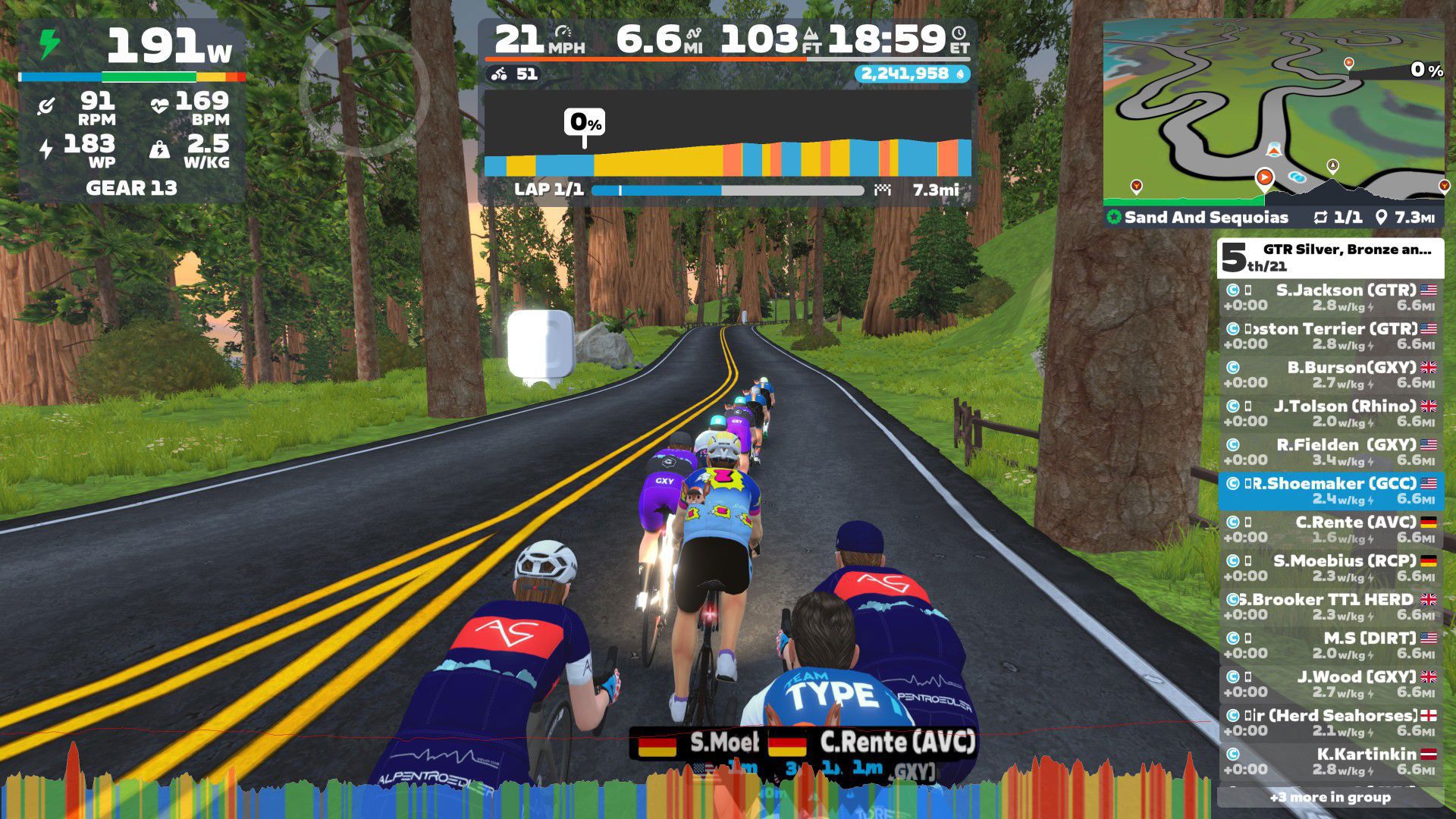Choose S.Moebius (RCP) rider row
1456x819 pixels.
click(1331, 568)
